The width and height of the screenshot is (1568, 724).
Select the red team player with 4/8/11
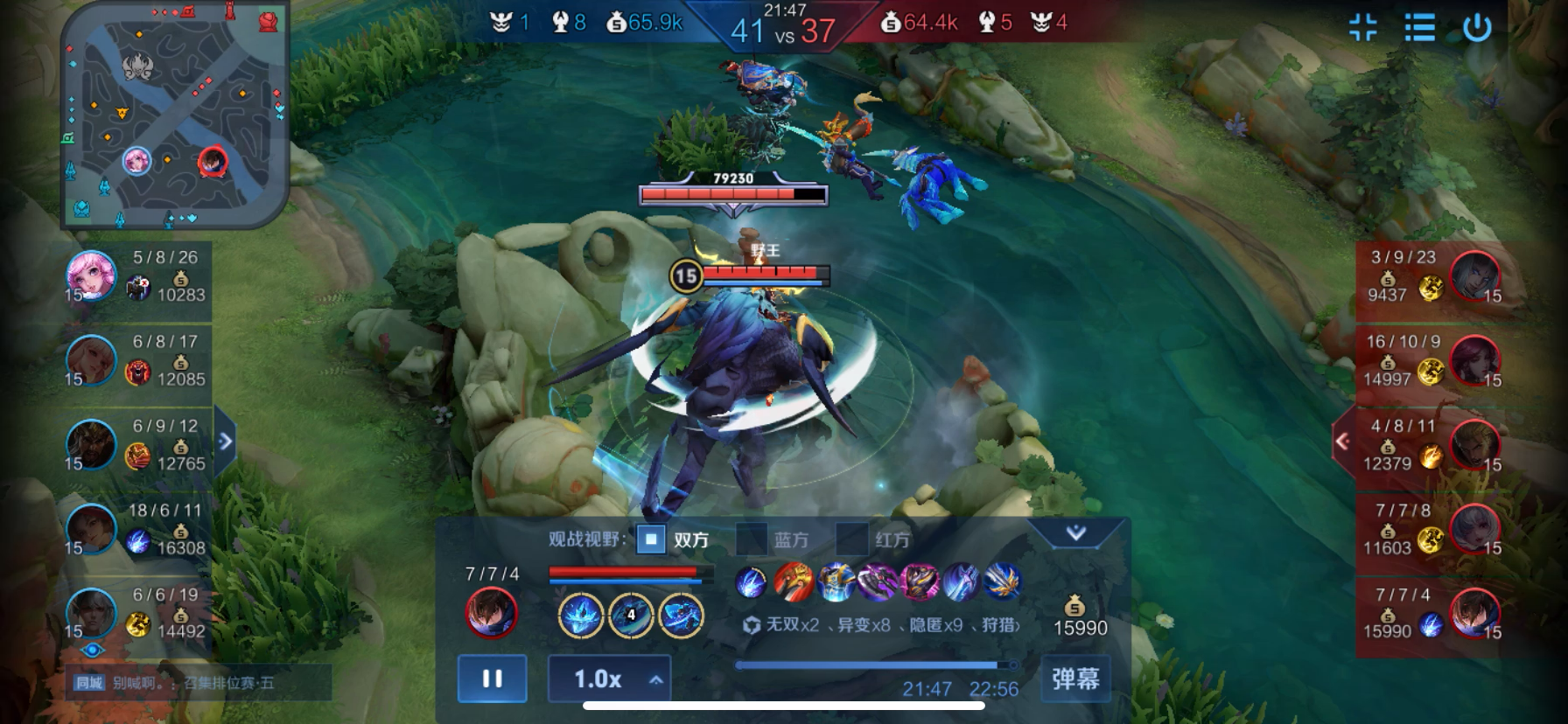[1475, 444]
